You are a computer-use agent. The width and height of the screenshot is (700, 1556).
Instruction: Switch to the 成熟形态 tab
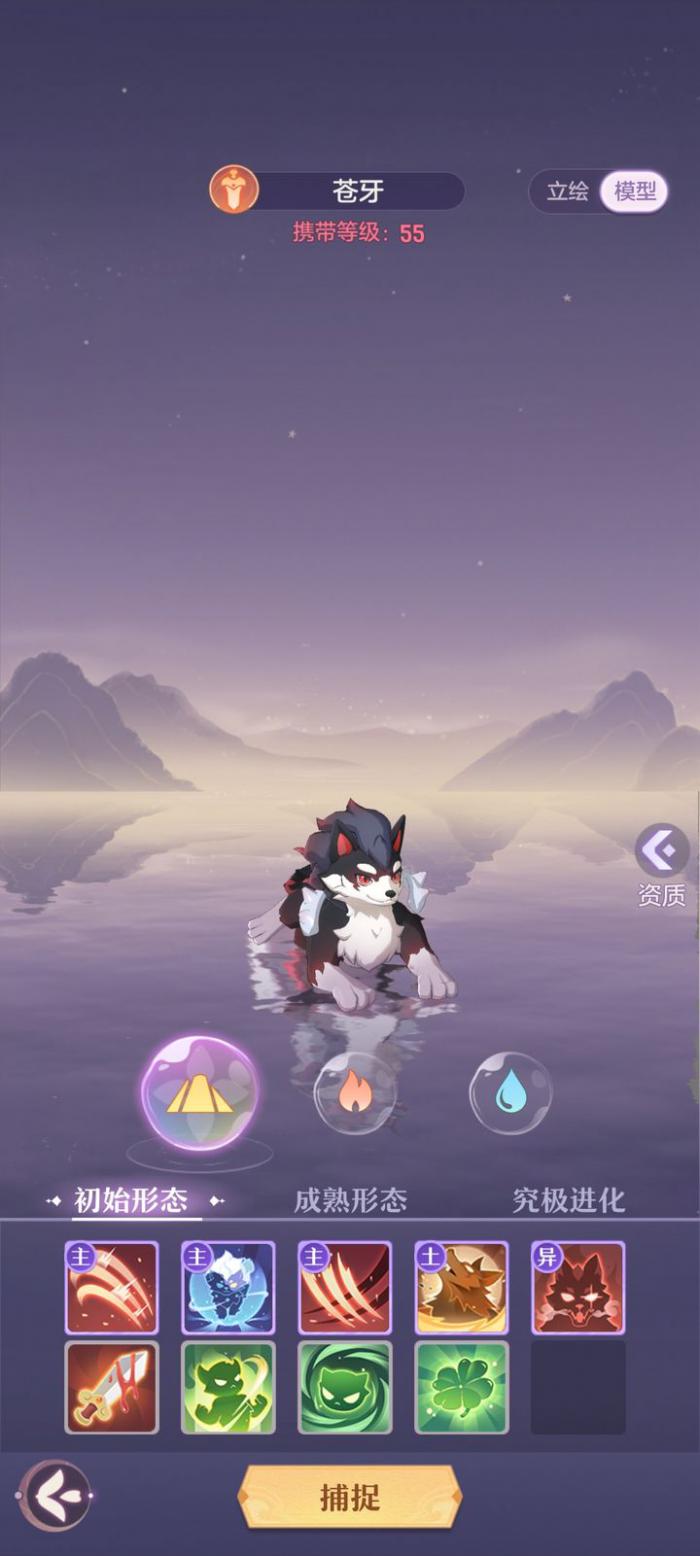click(350, 1199)
